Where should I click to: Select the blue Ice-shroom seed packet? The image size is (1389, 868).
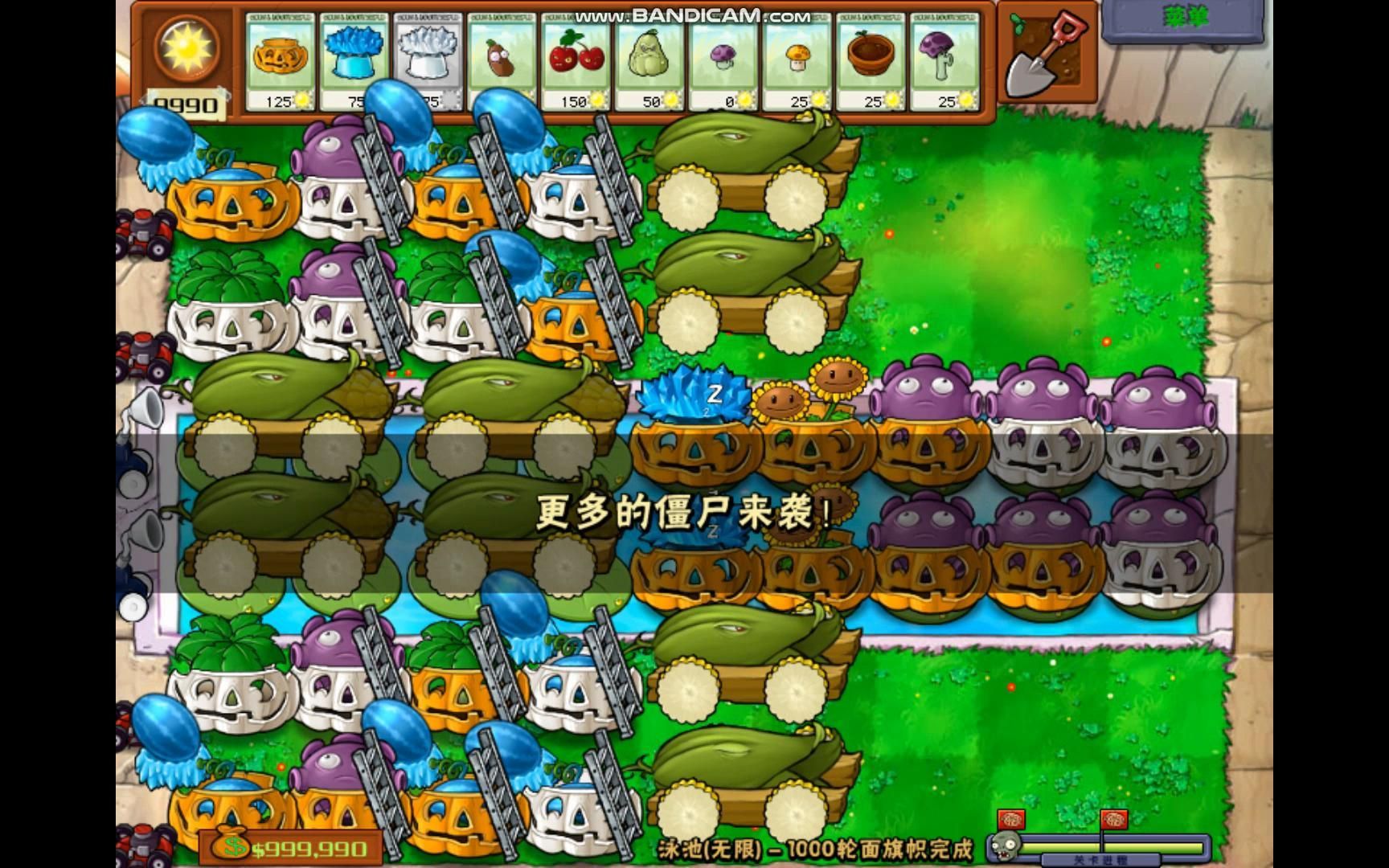coord(356,60)
